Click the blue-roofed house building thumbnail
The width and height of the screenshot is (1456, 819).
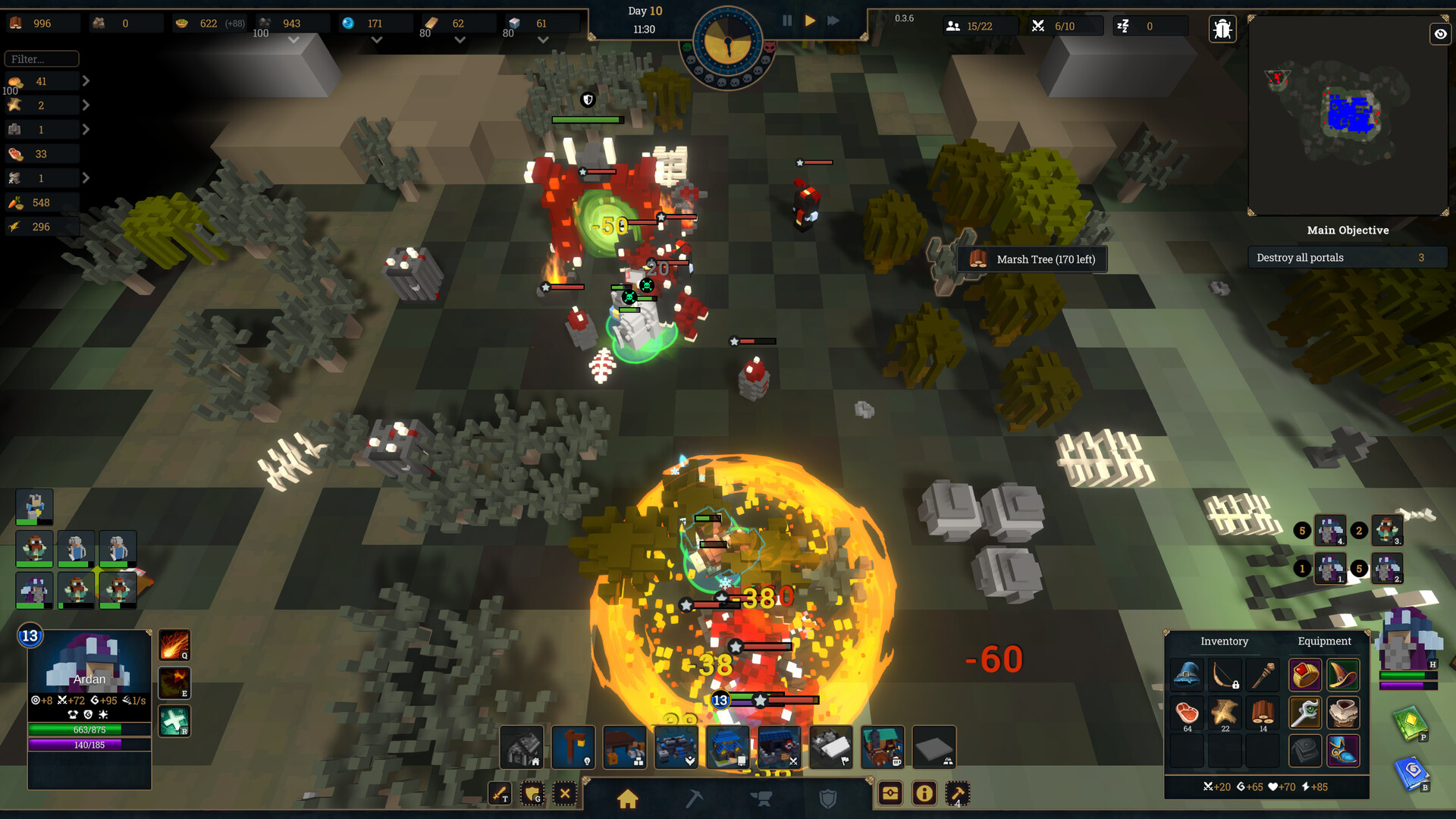pos(726,748)
